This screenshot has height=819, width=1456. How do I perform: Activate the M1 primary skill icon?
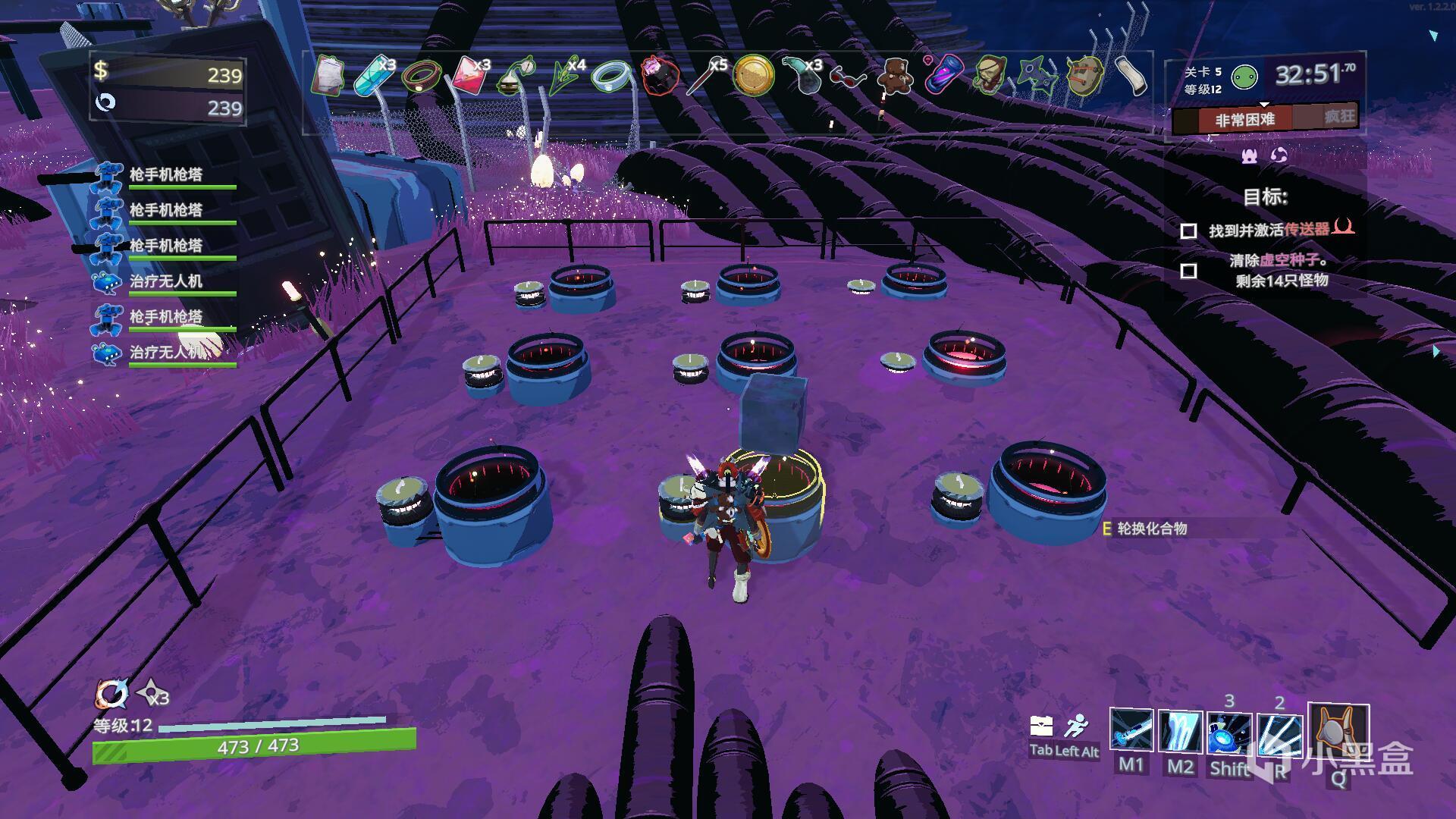(x=1131, y=731)
